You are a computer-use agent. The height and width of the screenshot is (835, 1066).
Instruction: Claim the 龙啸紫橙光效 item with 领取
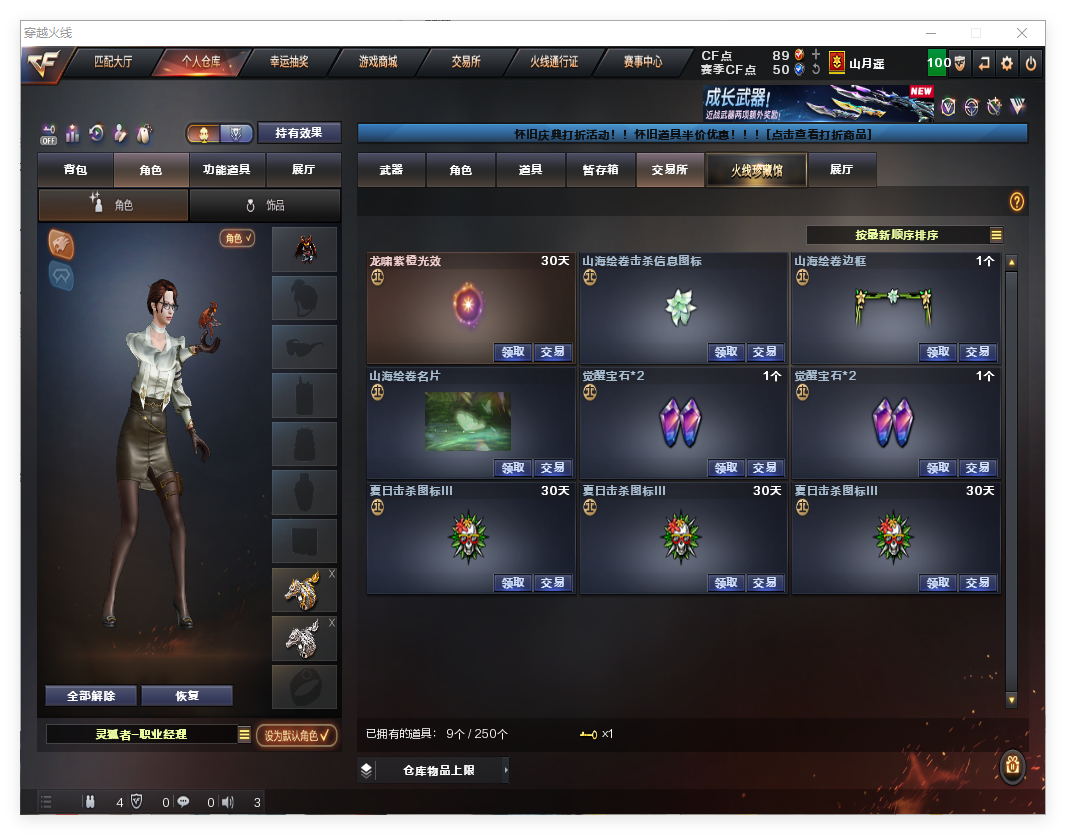coord(513,352)
